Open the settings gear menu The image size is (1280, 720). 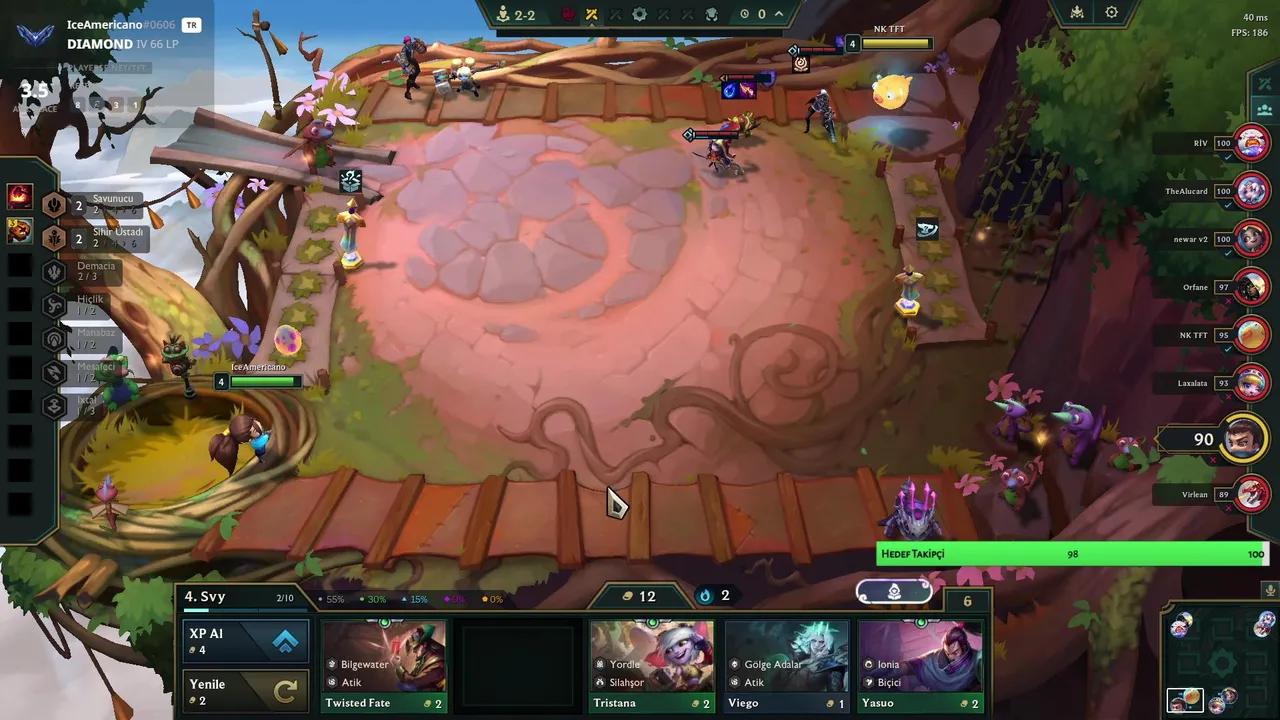pos(1112,12)
